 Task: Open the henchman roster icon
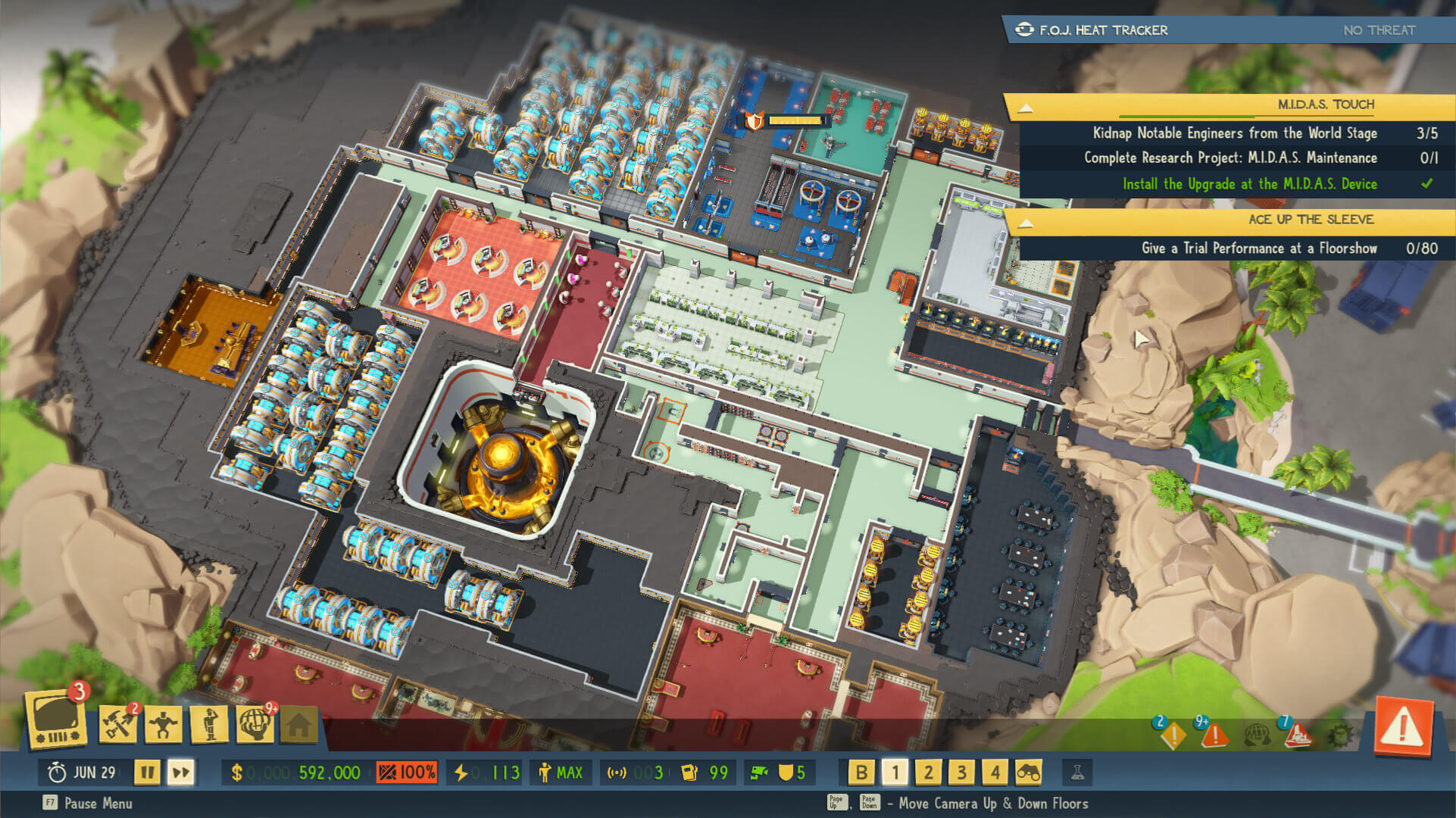coord(210,725)
